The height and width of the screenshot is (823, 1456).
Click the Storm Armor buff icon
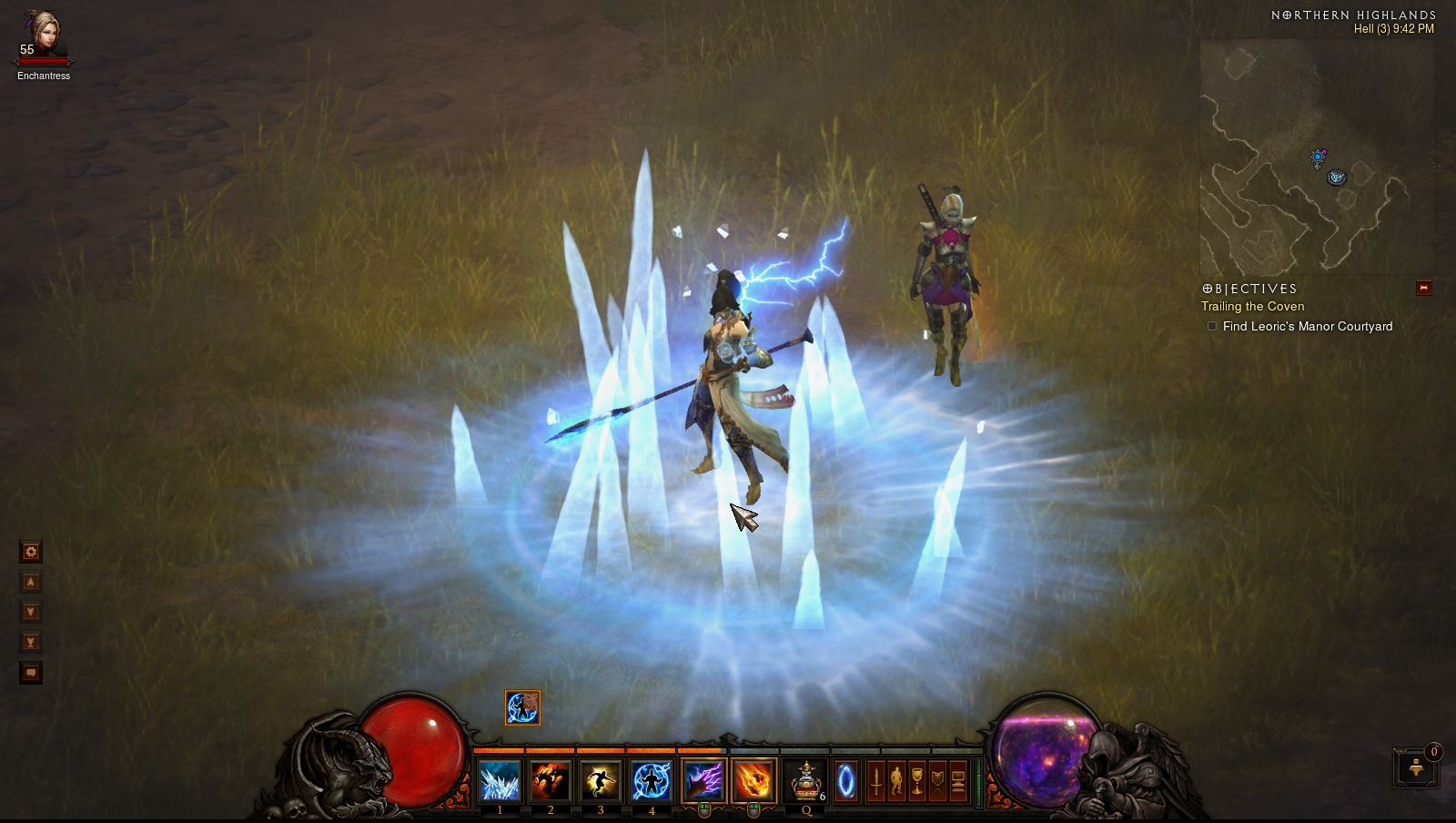click(x=522, y=707)
